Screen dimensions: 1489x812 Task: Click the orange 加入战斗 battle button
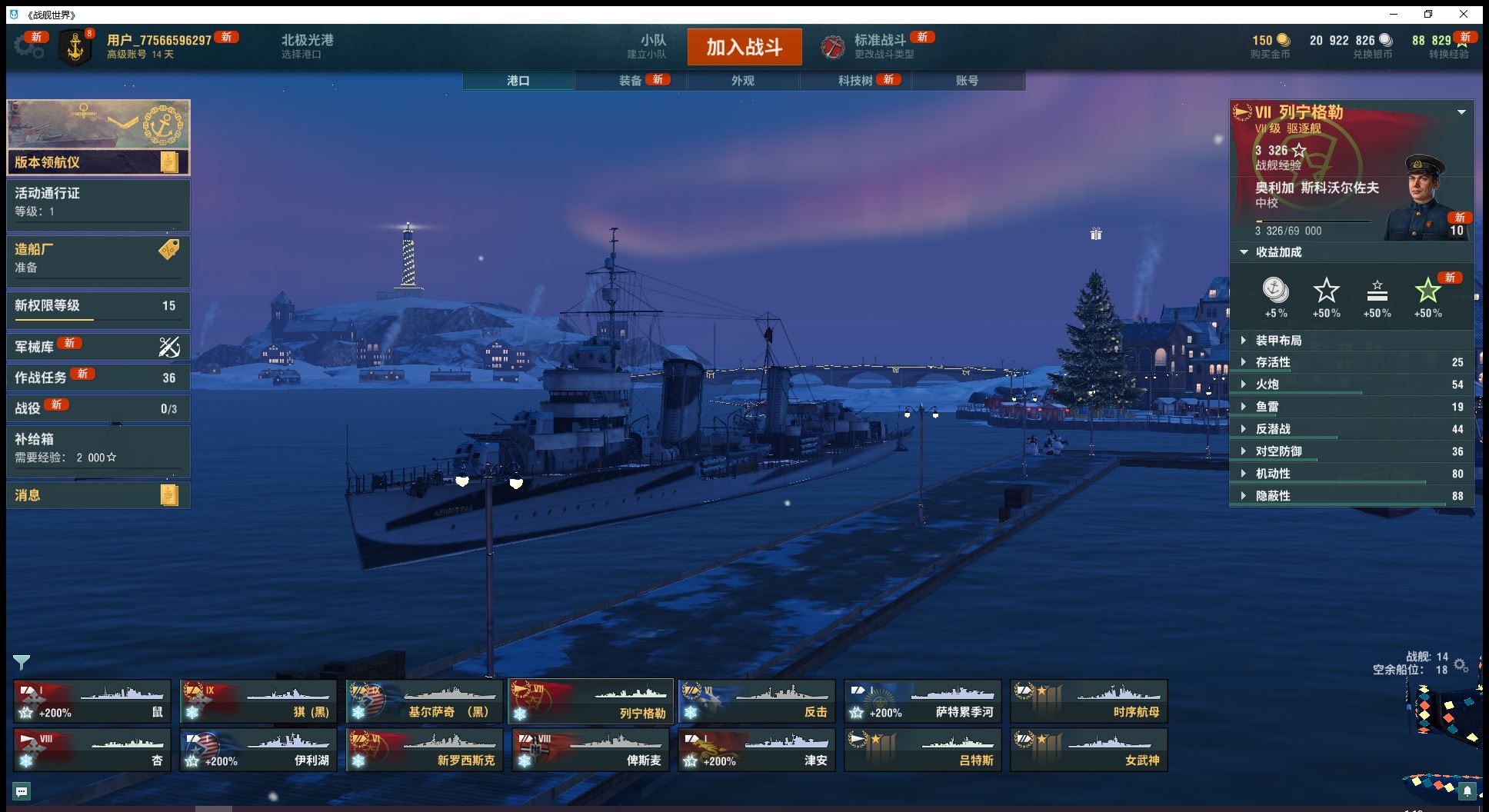coord(744,47)
